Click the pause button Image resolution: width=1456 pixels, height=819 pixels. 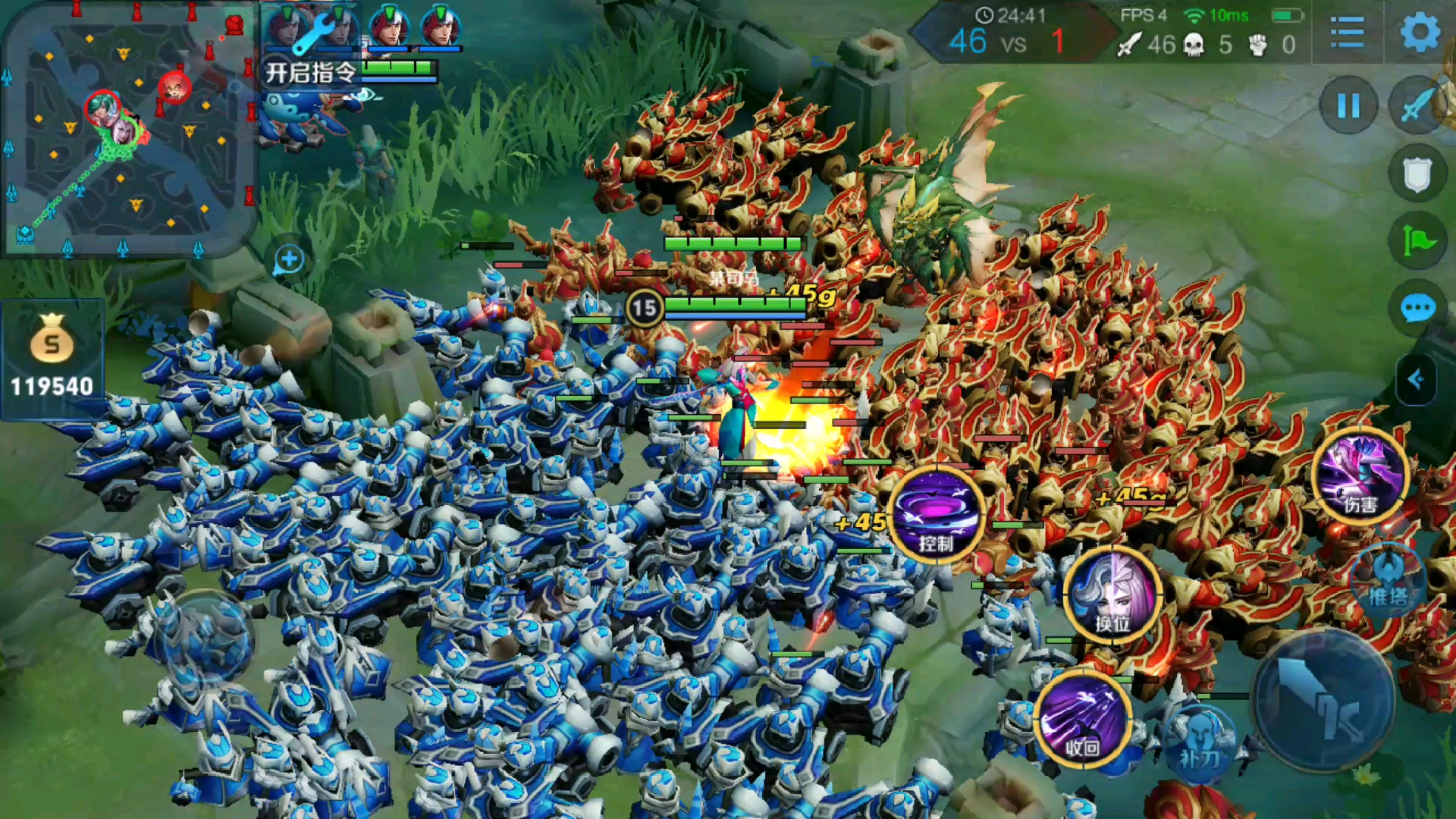(x=1348, y=106)
